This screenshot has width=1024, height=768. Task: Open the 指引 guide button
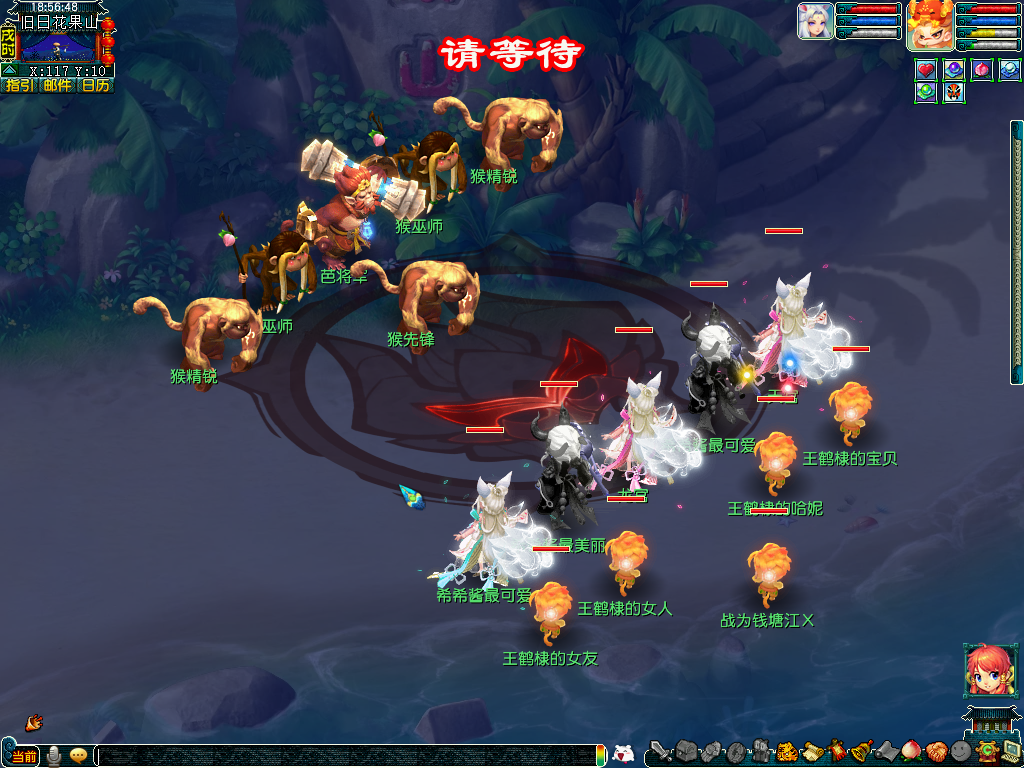18,86
